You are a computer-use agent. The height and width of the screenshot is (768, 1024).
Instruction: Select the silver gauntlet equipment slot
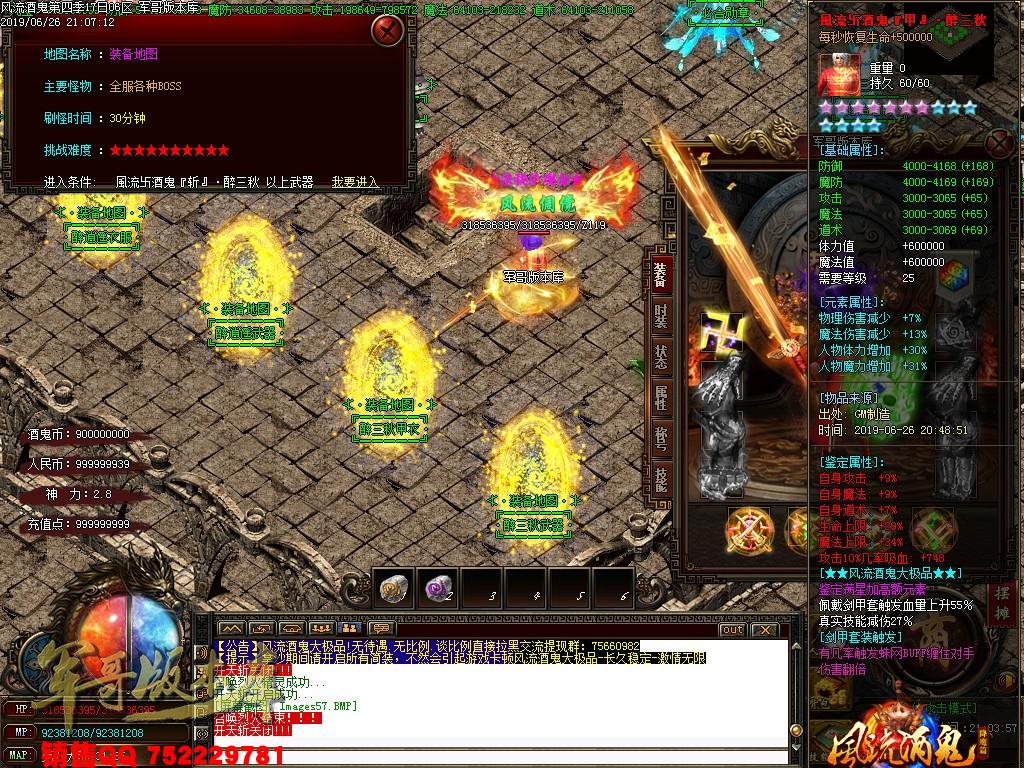[724, 385]
